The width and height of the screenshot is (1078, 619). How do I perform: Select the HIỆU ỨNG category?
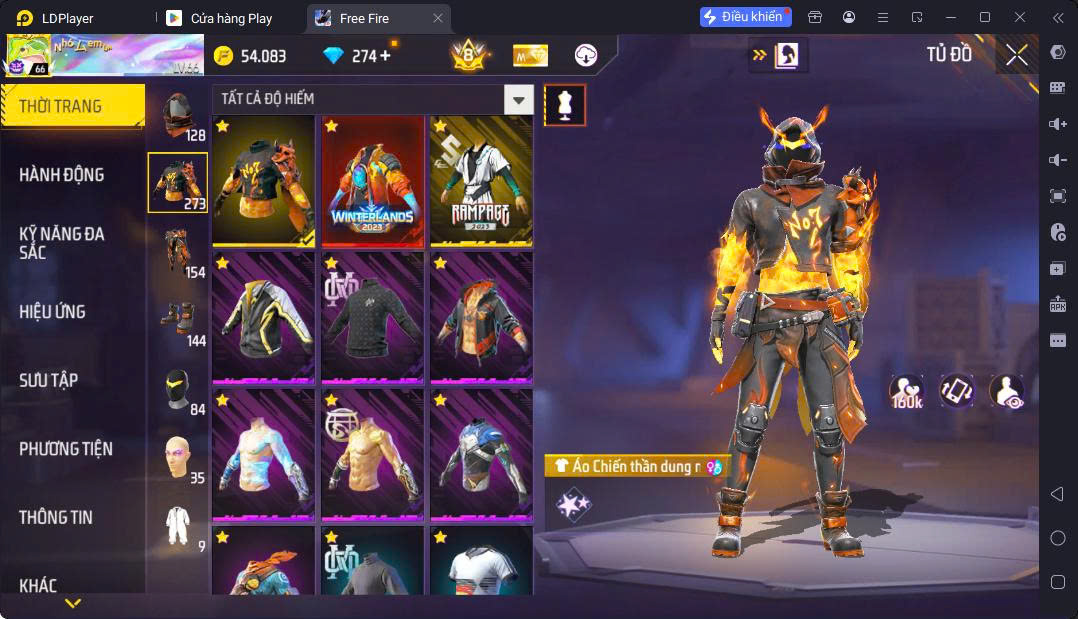coord(52,312)
